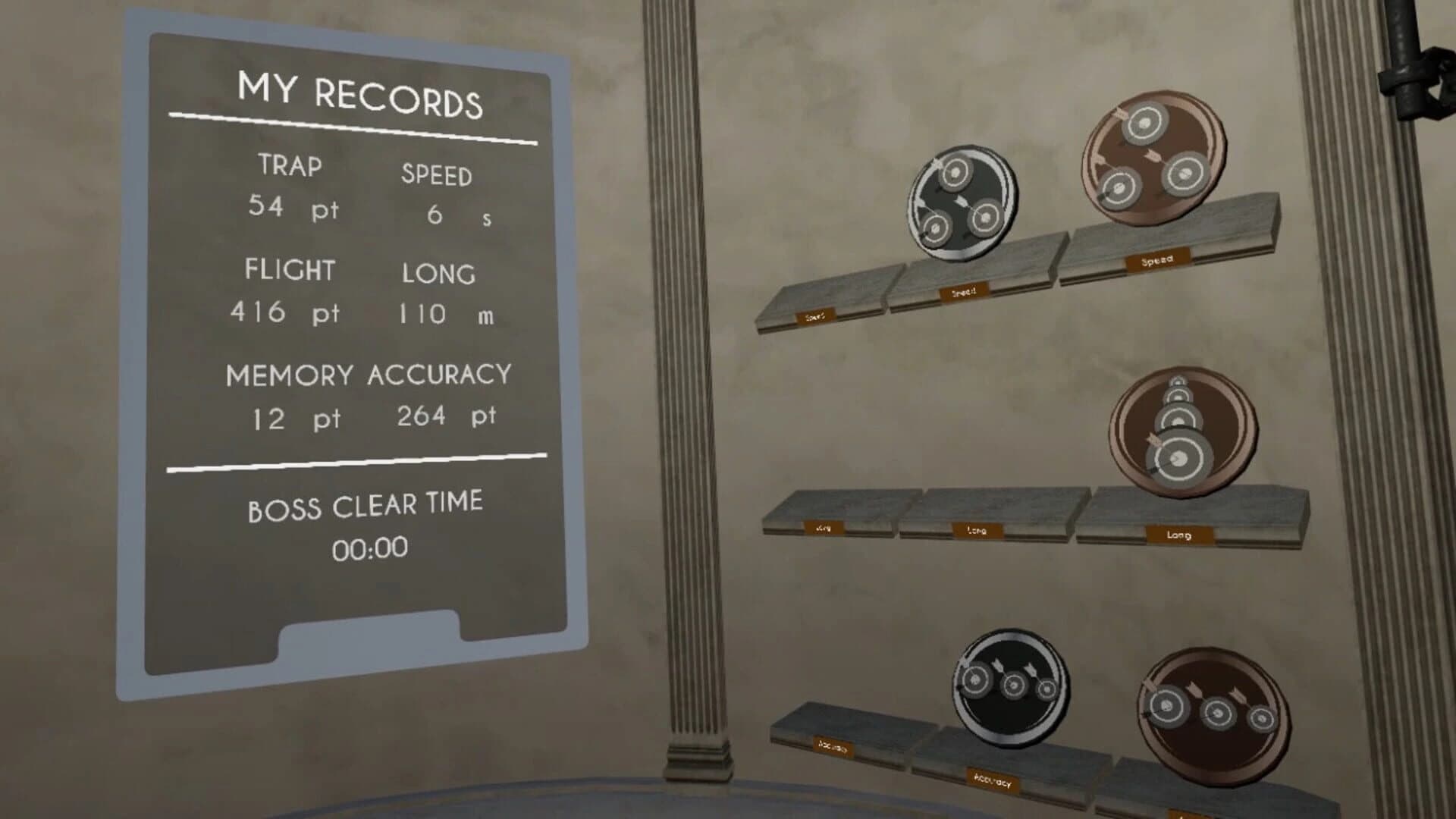Click the rightmost Long shelf label
The width and height of the screenshot is (1456, 819).
pos(1179,535)
